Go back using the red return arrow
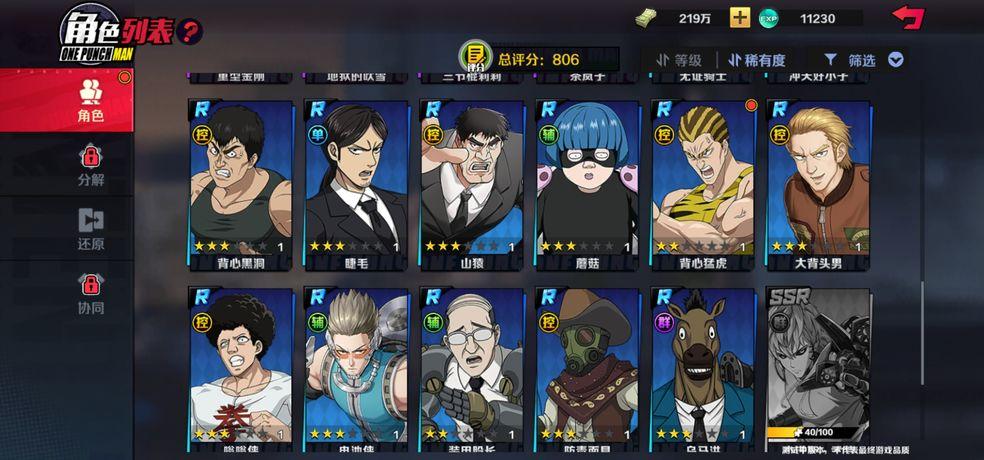The image size is (984, 460). coord(908,17)
